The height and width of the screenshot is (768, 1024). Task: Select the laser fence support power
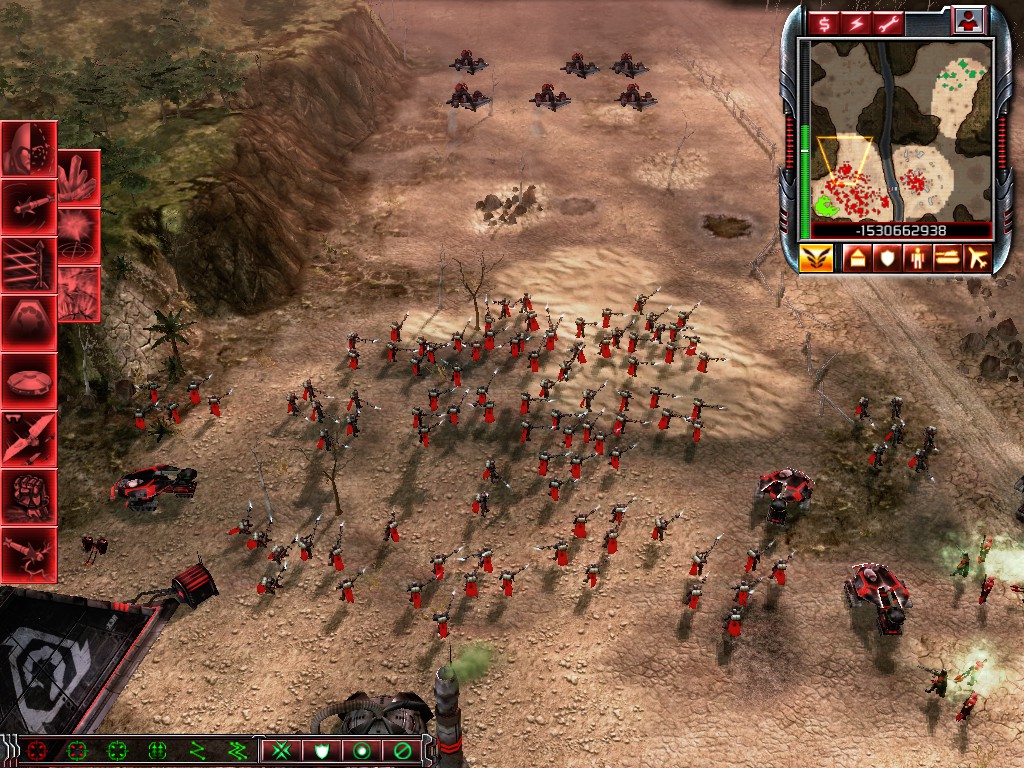coord(27,263)
